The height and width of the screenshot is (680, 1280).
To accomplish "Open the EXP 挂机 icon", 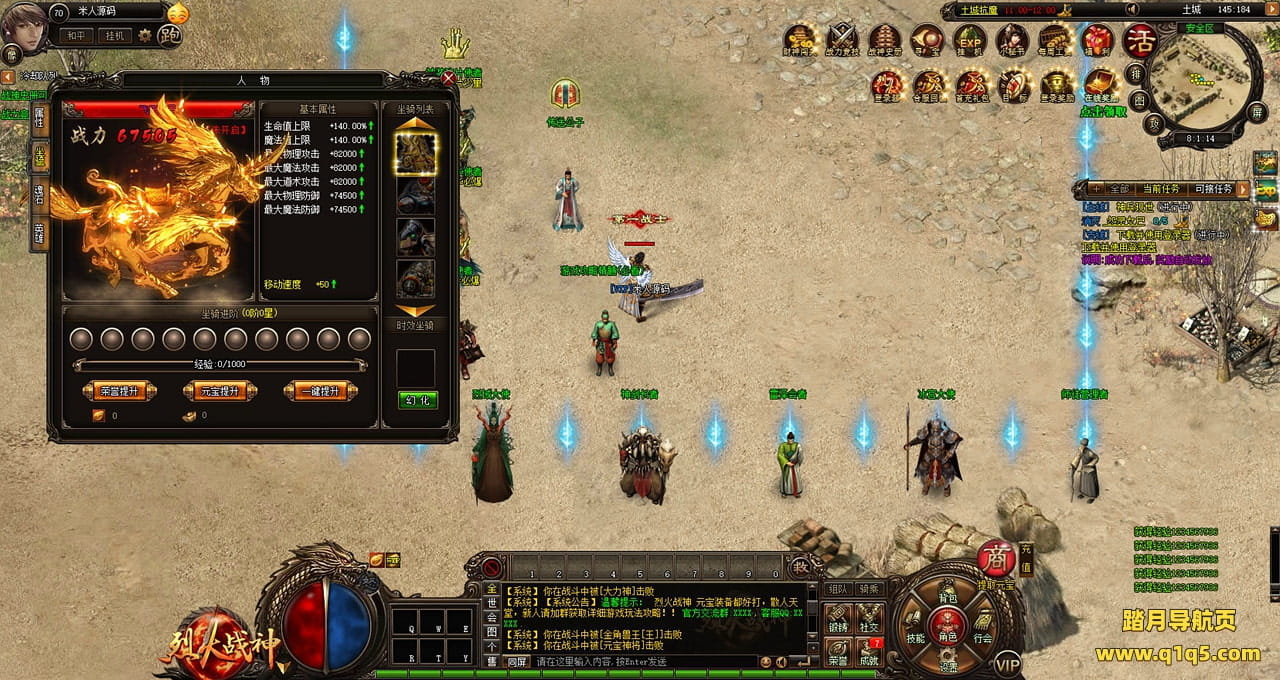I will click(969, 40).
